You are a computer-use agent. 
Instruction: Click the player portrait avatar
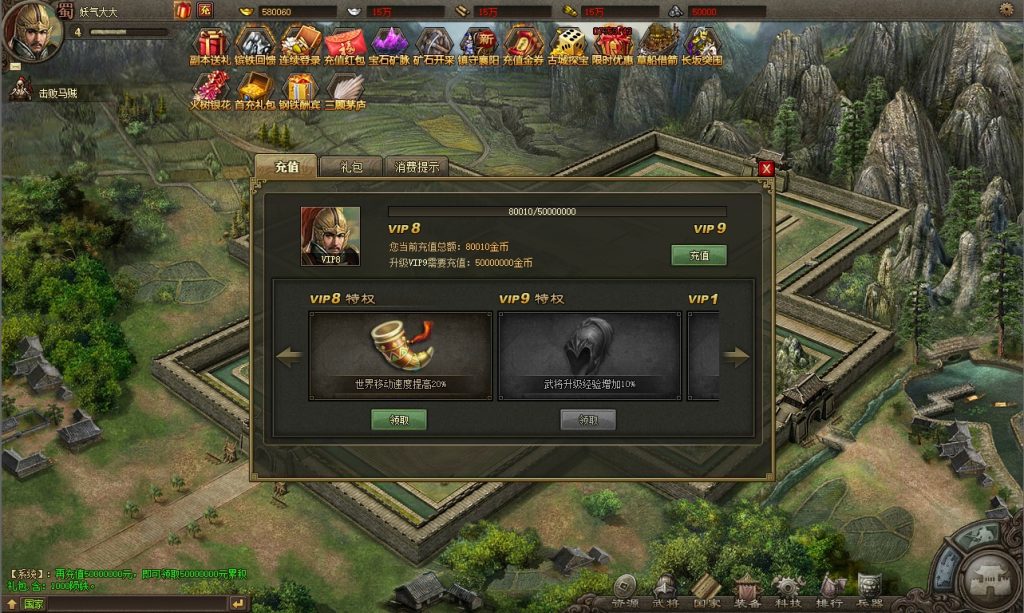pyautogui.click(x=32, y=28)
